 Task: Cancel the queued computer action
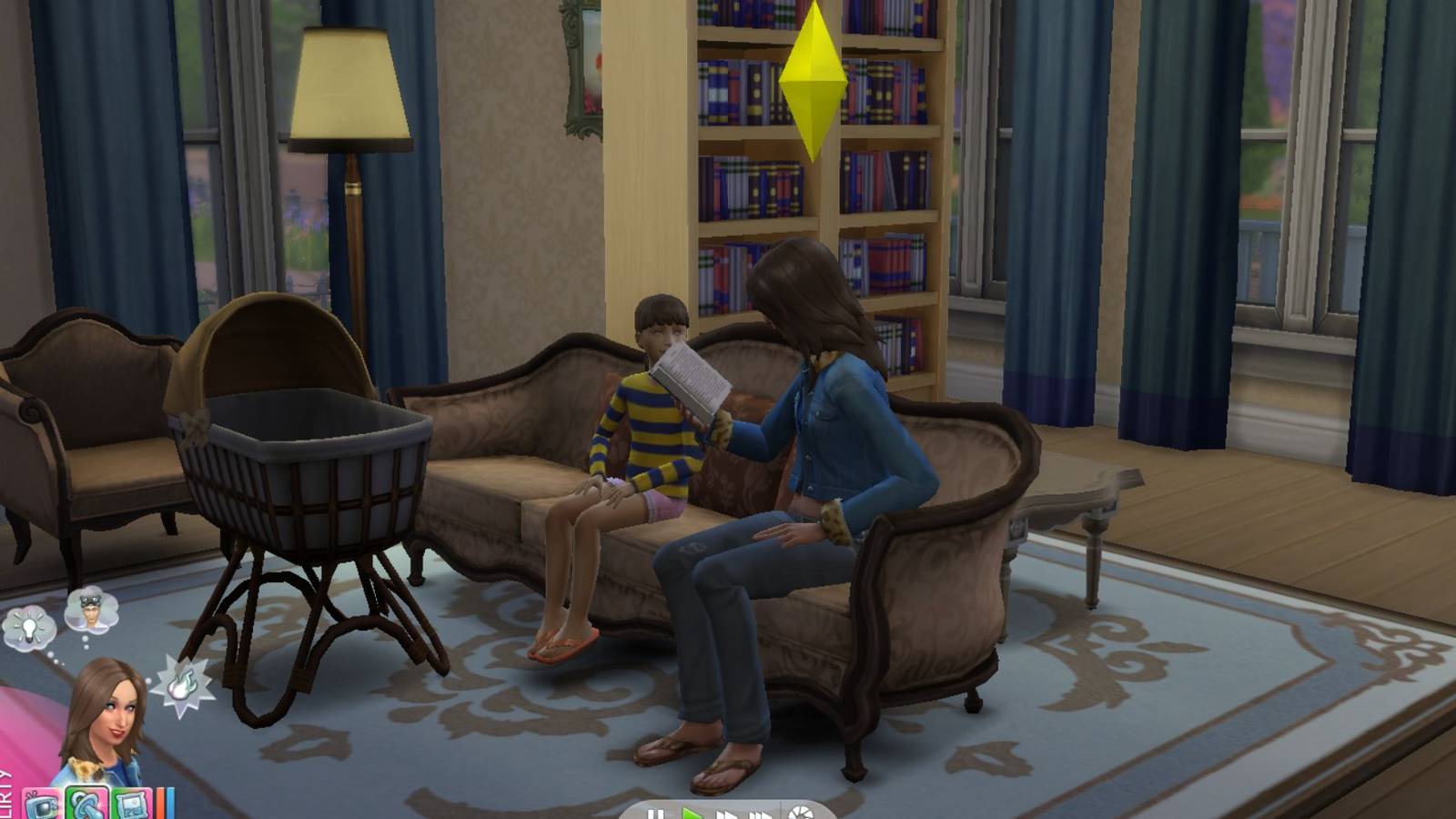131,804
